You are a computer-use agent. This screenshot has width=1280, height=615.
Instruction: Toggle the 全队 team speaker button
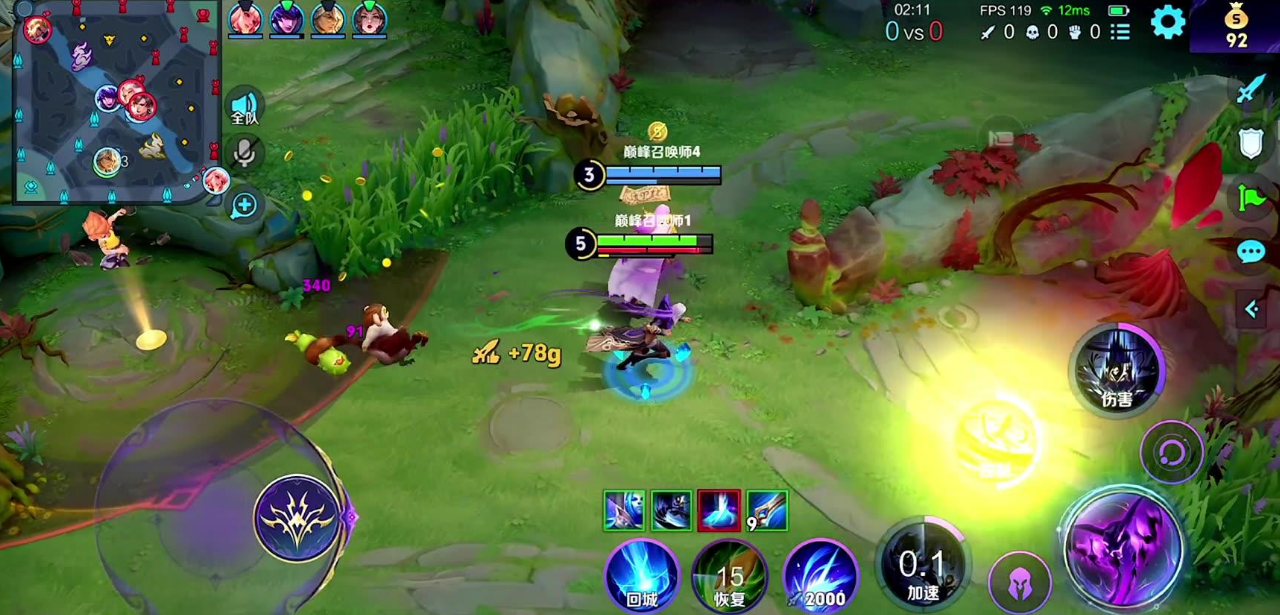(x=245, y=107)
